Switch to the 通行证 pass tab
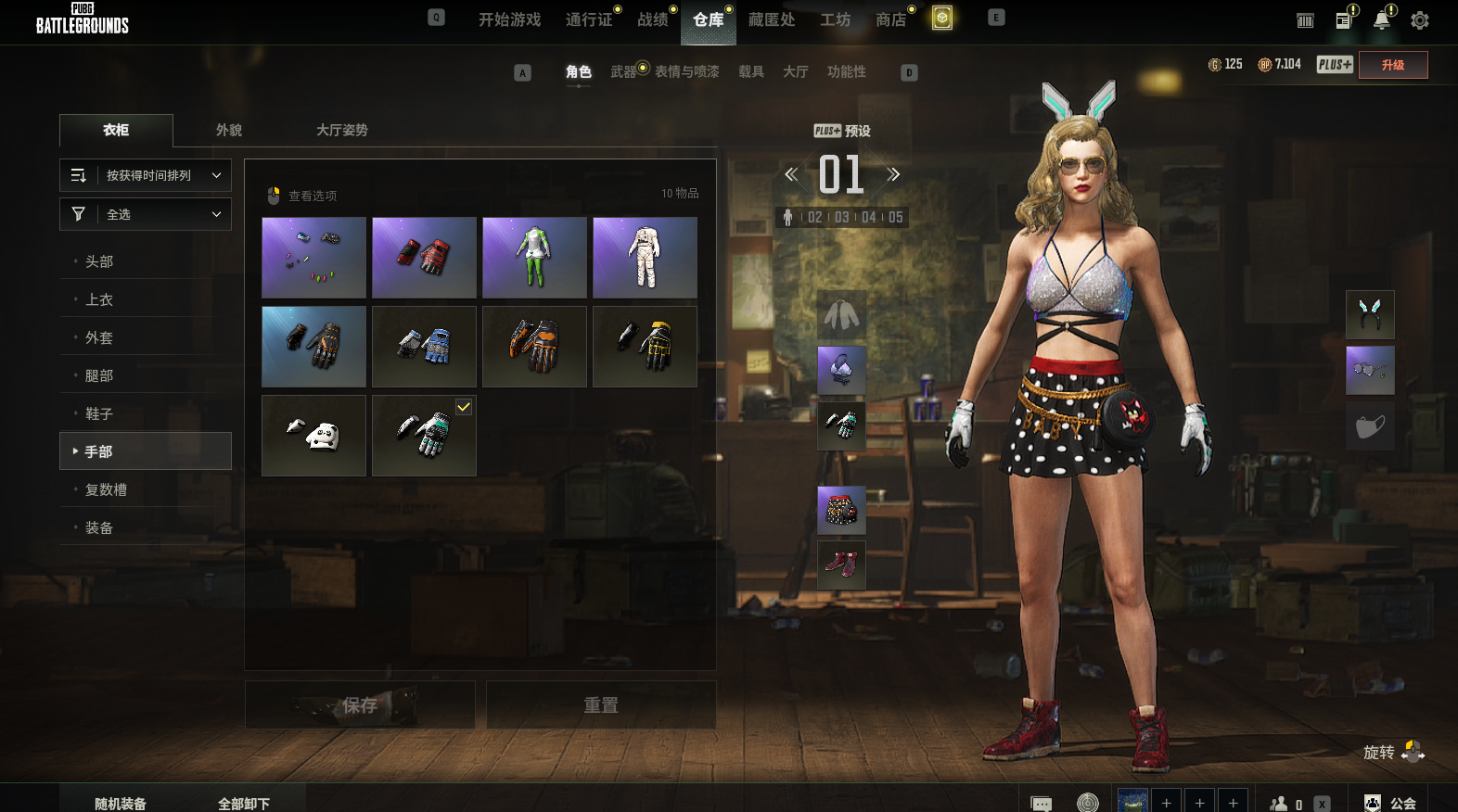 click(589, 19)
